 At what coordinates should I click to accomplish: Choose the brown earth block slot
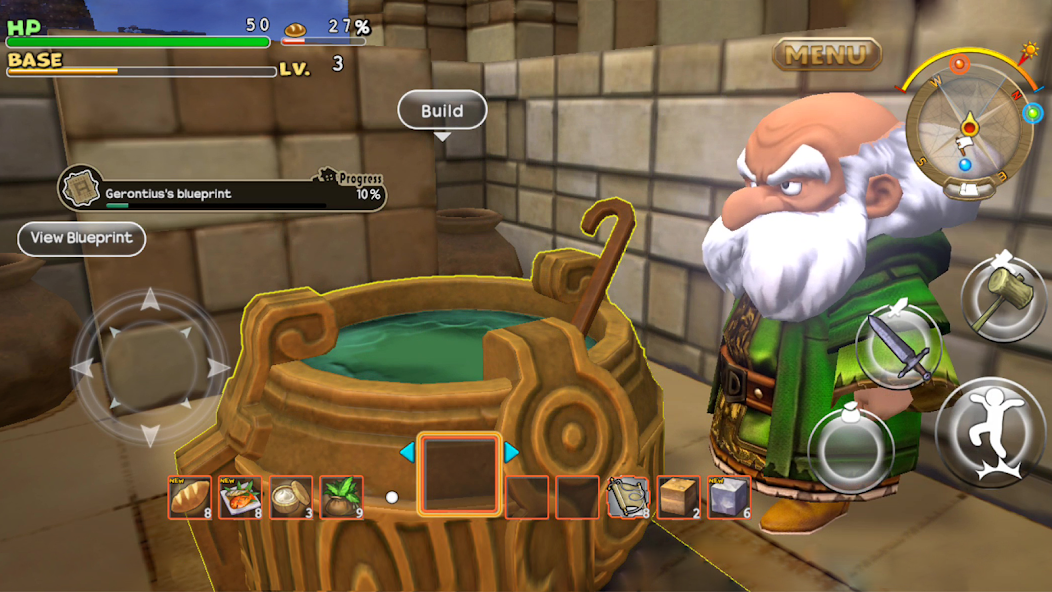click(x=679, y=497)
